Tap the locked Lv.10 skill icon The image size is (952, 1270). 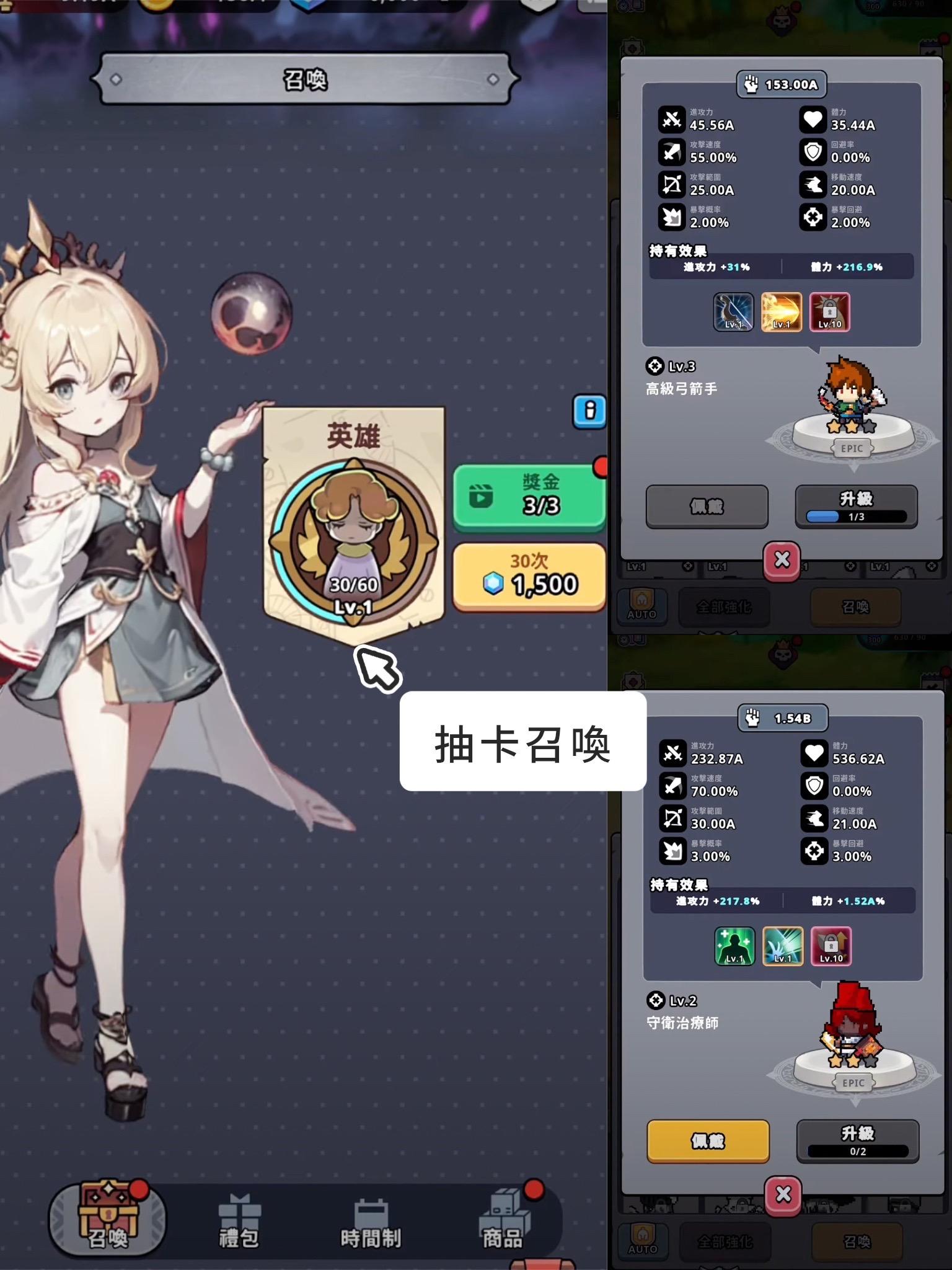click(829, 313)
